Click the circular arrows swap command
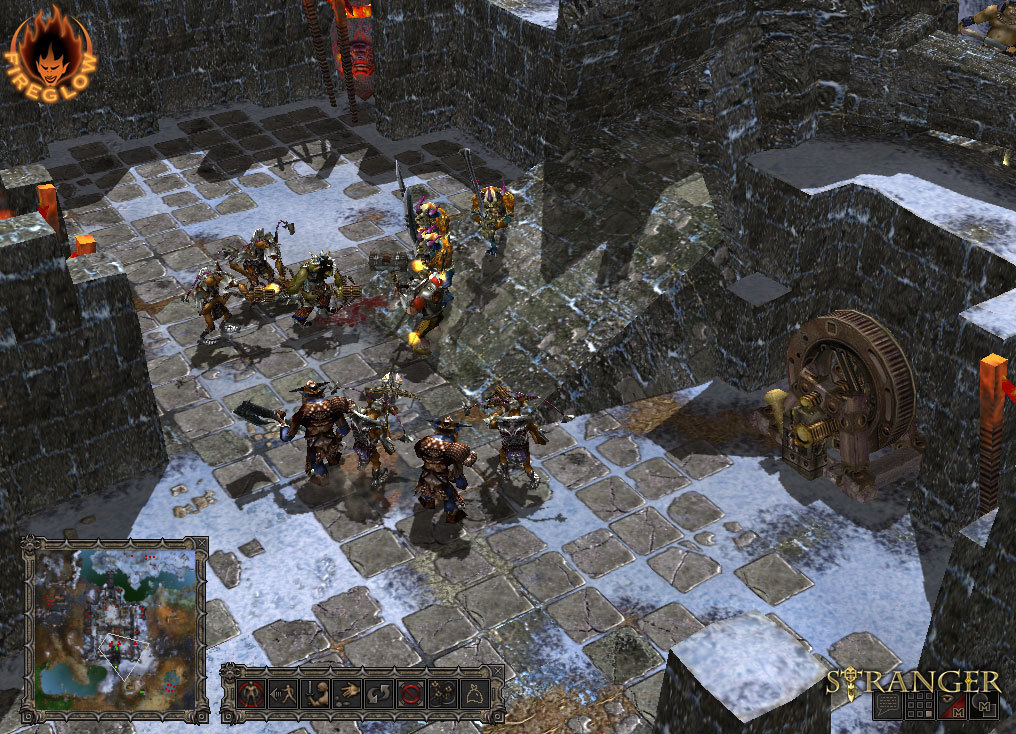 (x=378, y=693)
